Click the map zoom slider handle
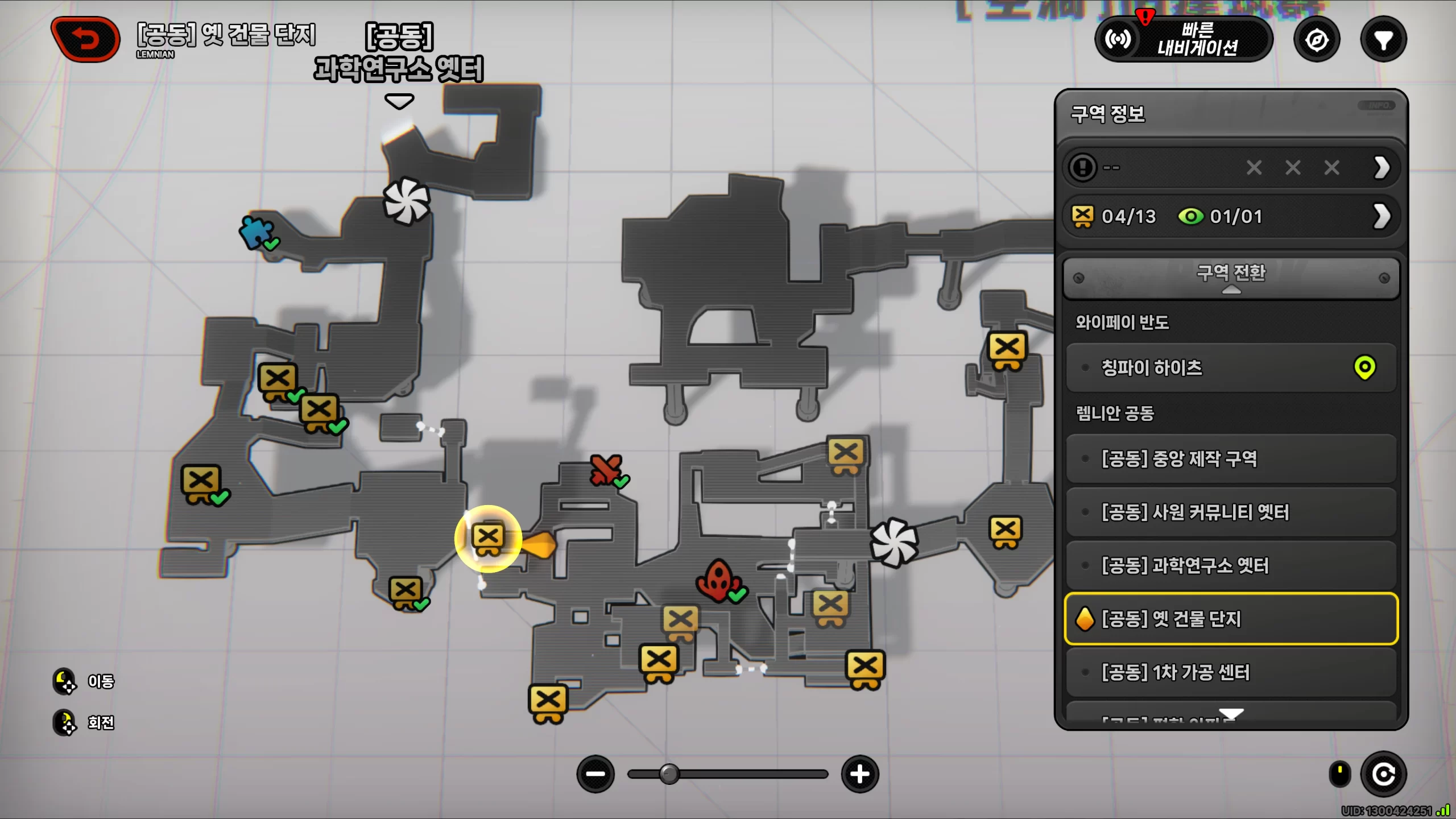The height and width of the screenshot is (819, 1456). pyautogui.click(x=669, y=774)
